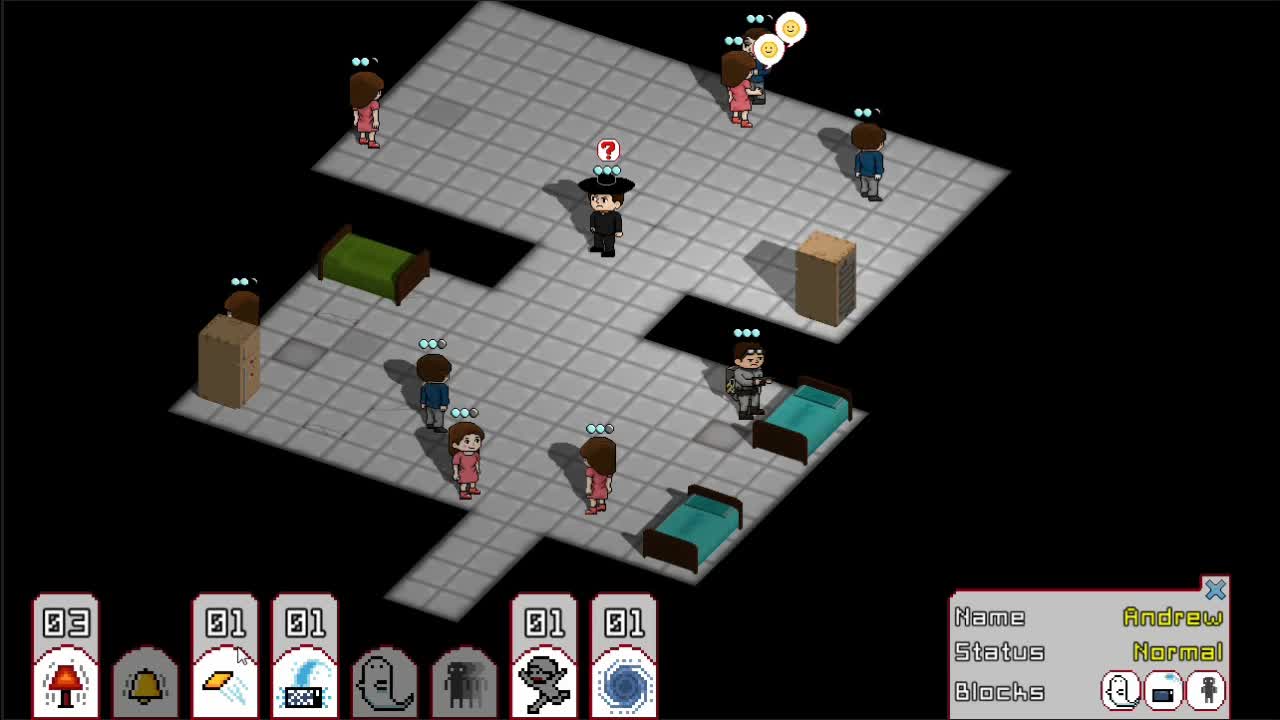Click the gray figure block icon
The image size is (1280, 720).
tap(1207, 690)
